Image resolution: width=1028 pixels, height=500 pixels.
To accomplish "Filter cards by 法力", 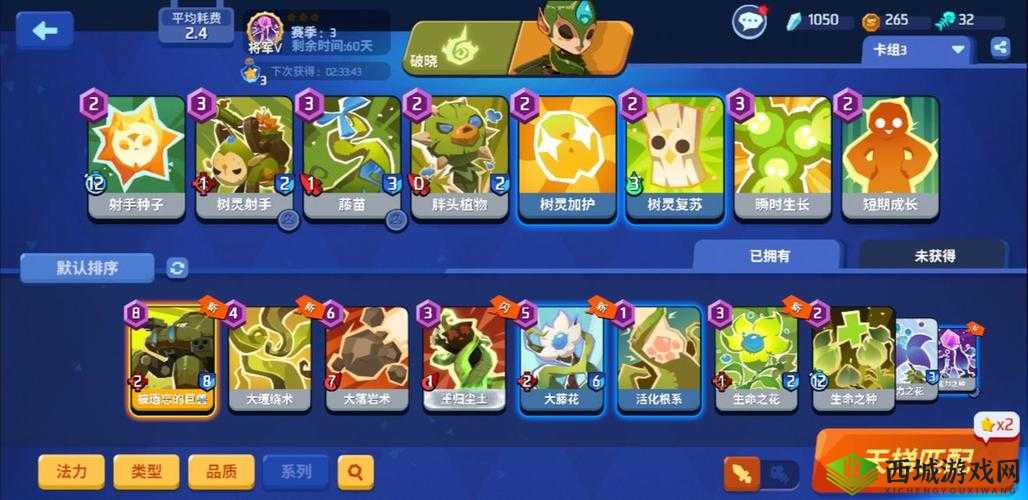I will [x=72, y=470].
